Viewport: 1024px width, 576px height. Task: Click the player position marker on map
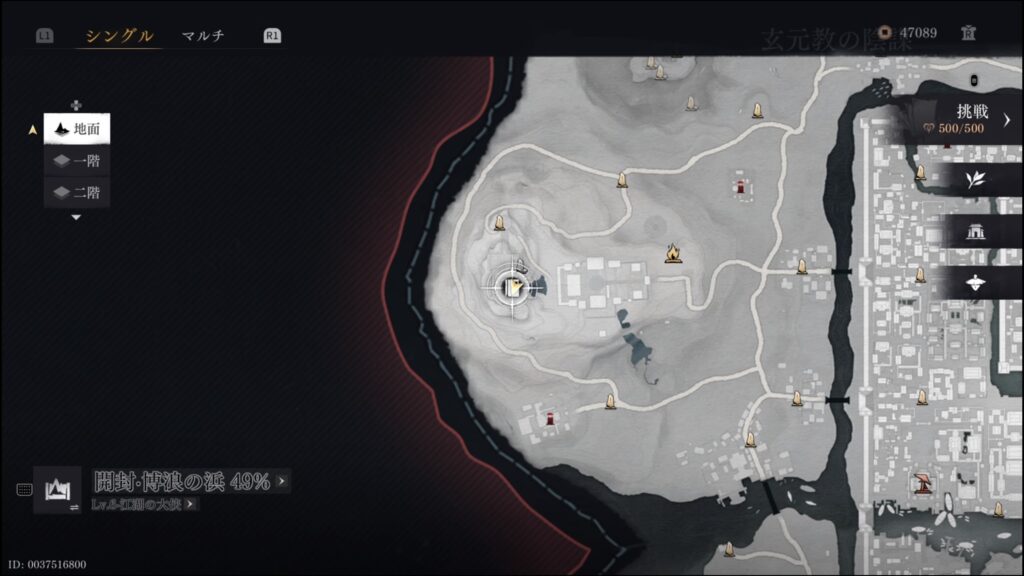[514, 288]
